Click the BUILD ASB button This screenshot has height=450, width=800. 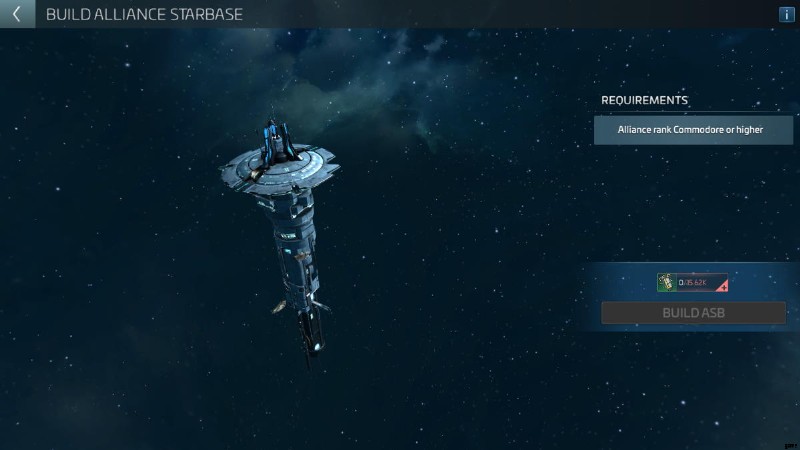[x=693, y=313]
